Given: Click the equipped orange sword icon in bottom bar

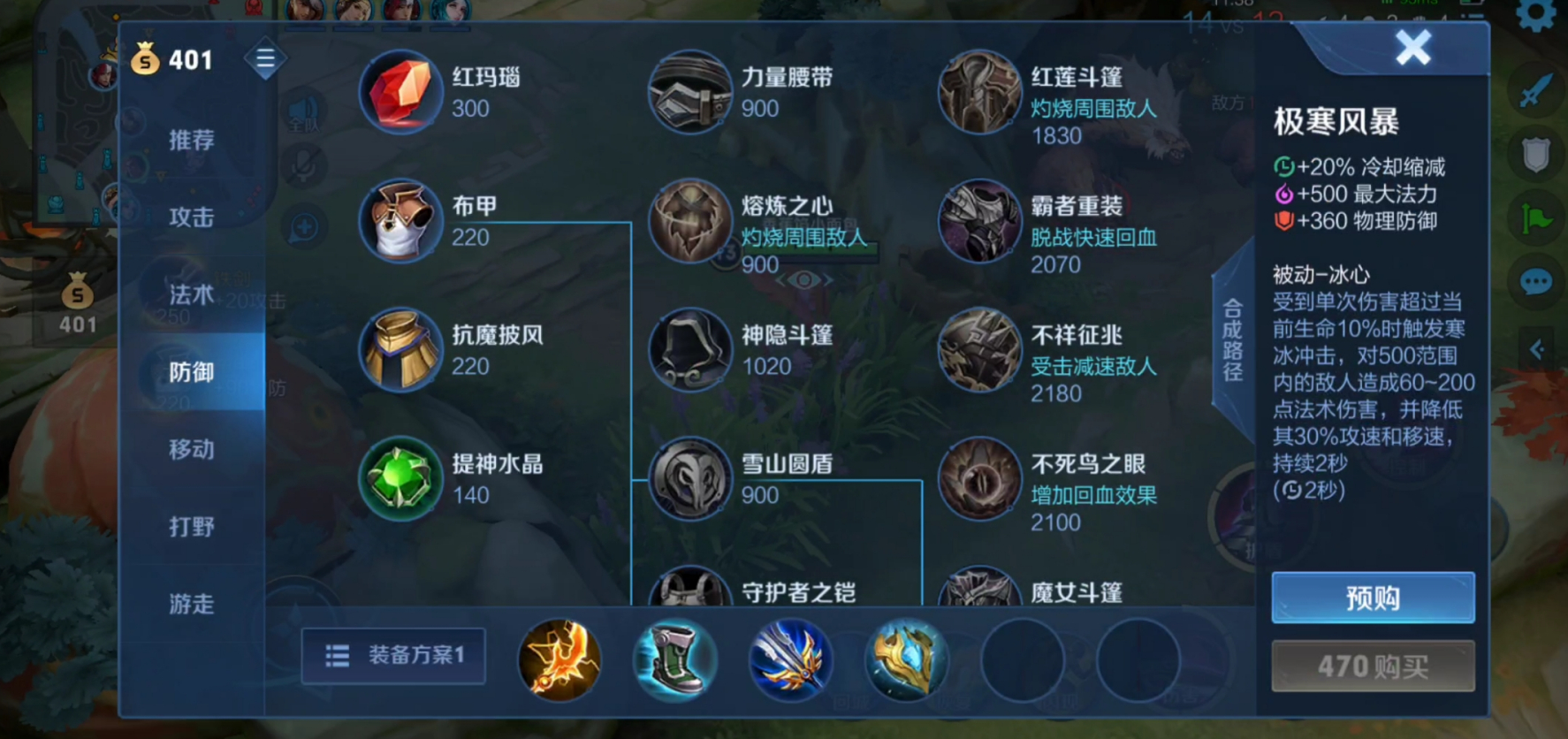Looking at the screenshot, I should 559,661.
